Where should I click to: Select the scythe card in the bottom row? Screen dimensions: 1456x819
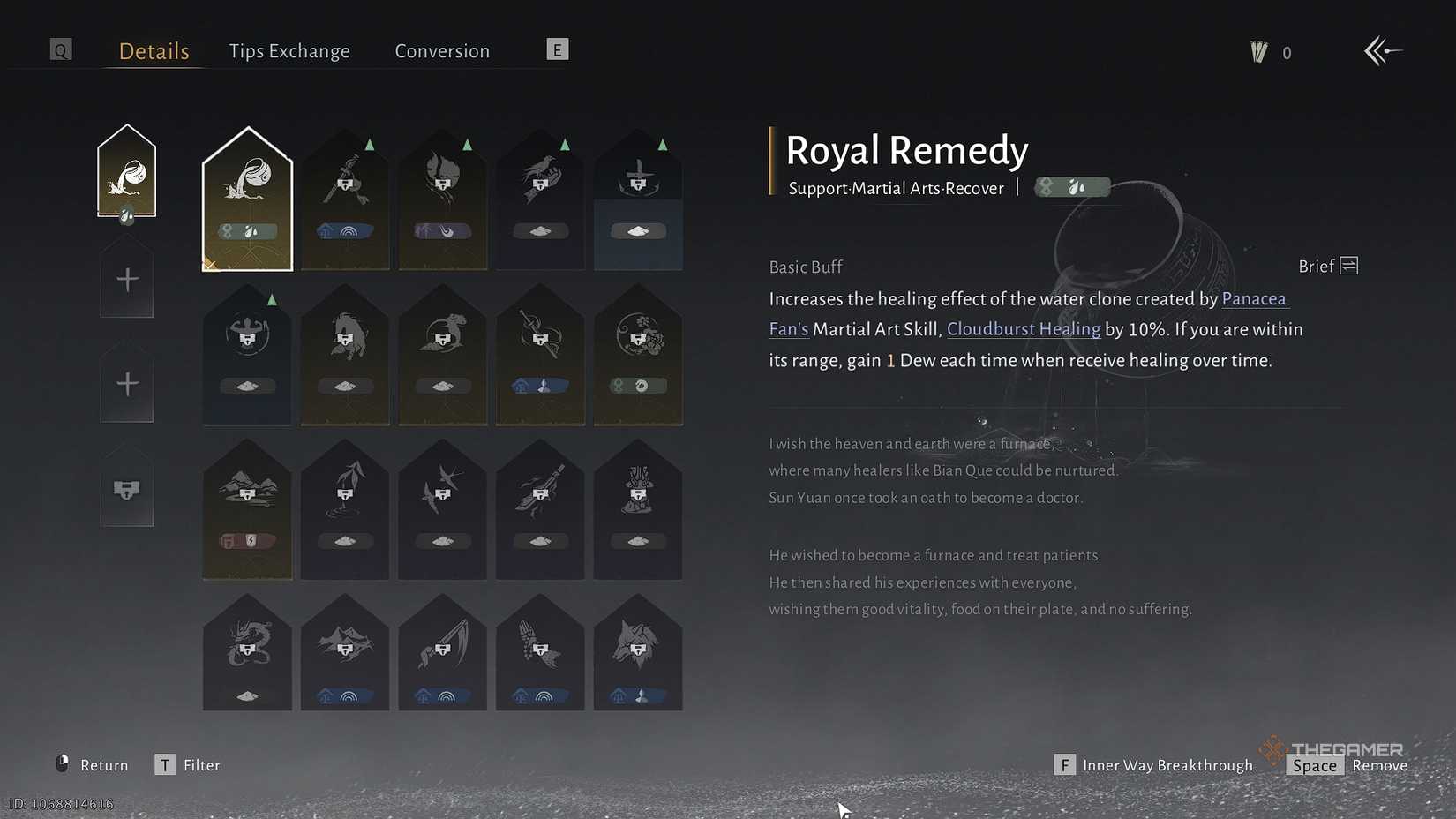[442, 653]
